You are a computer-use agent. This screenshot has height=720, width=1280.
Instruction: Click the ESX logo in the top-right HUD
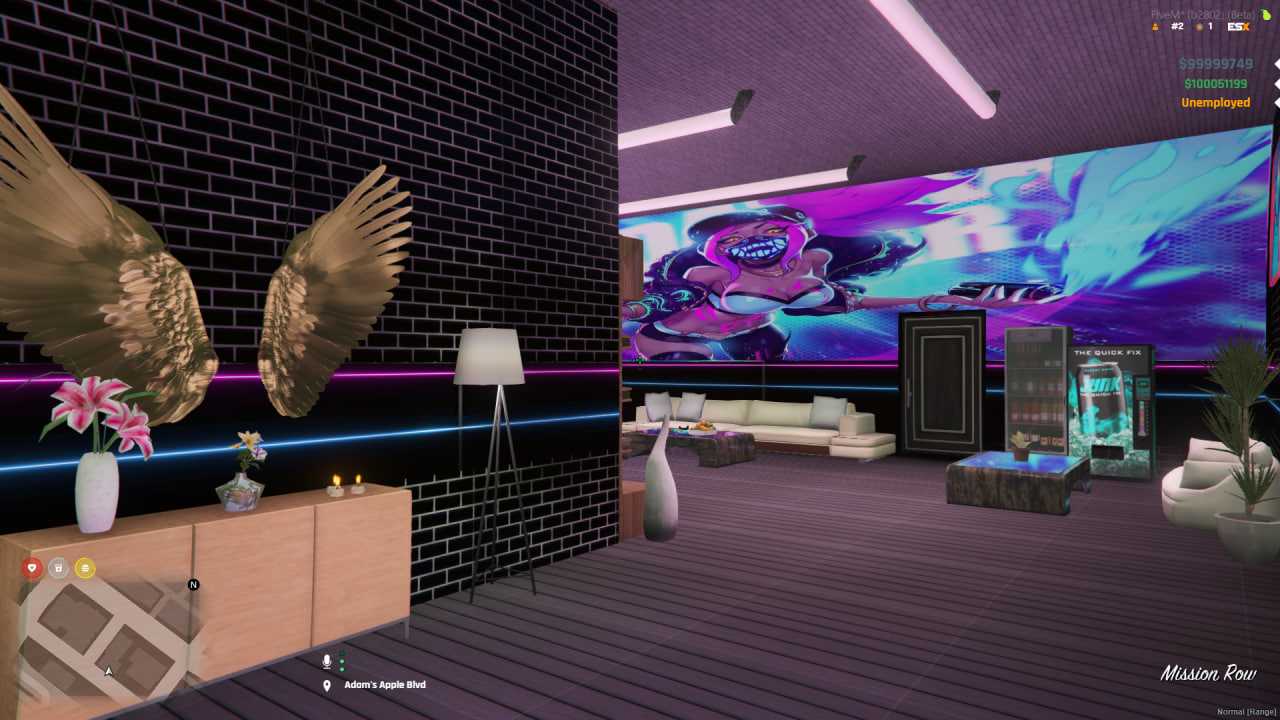(1239, 26)
